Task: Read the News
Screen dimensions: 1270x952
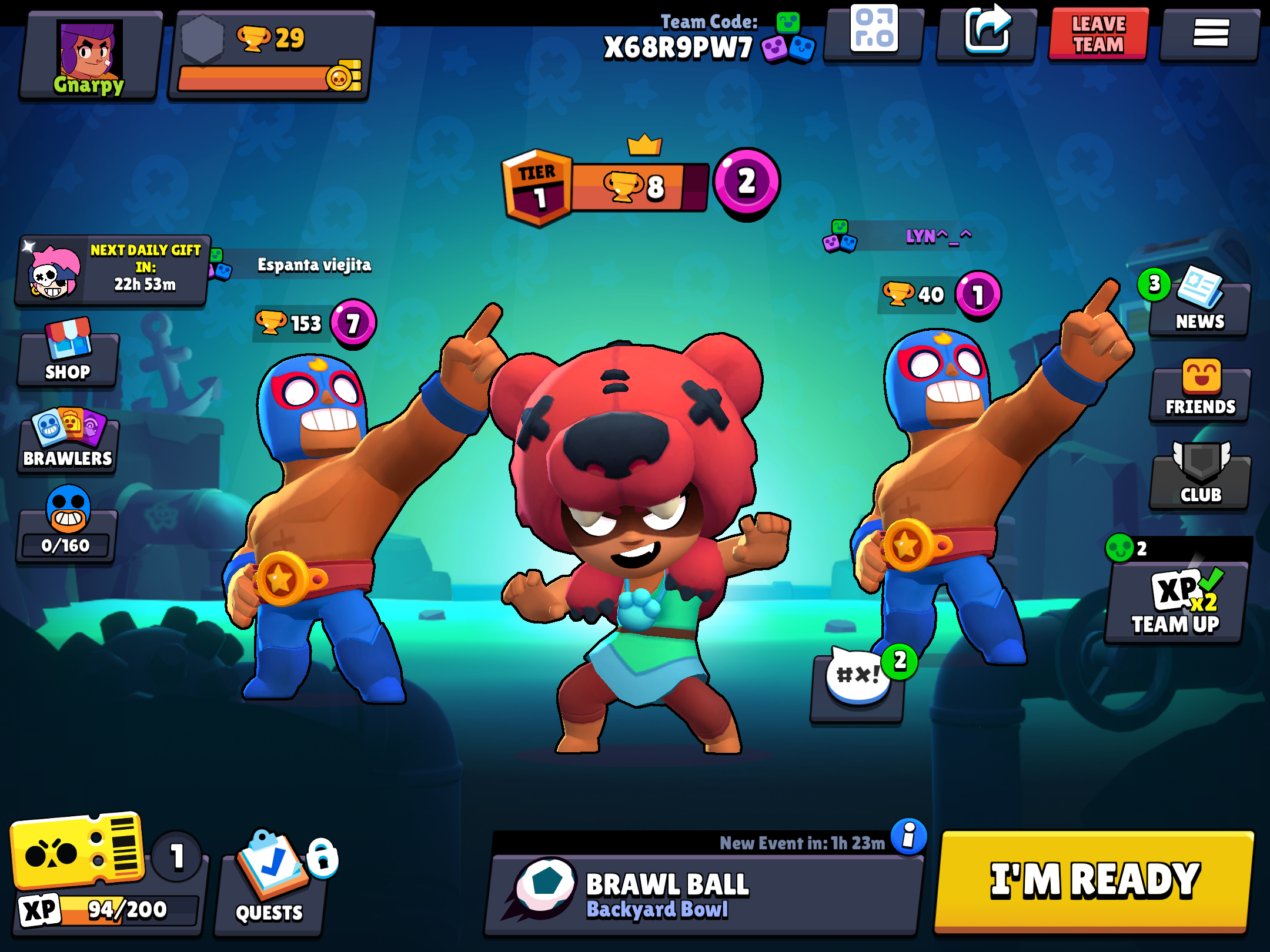Action: click(1199, 306)
